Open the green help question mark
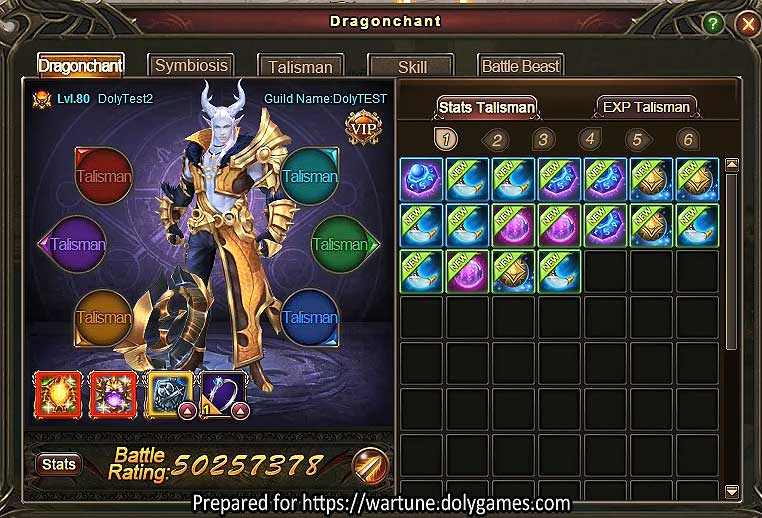The height and width of the screenshot is (518, 762). (713, 23)
